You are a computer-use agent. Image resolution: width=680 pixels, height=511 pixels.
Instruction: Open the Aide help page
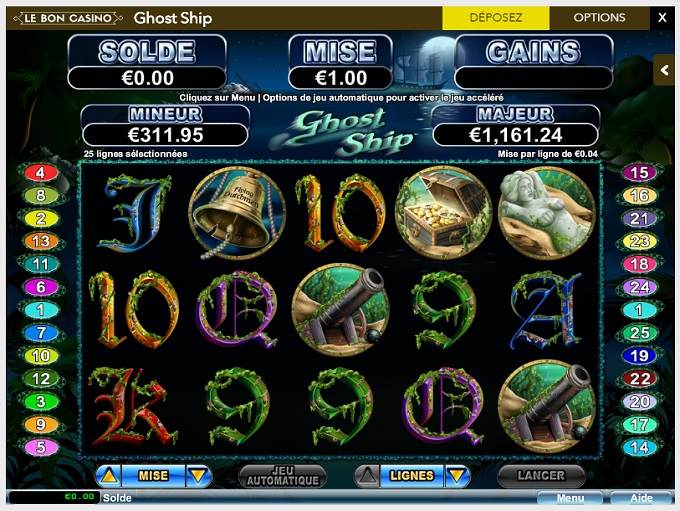(640, 498)
